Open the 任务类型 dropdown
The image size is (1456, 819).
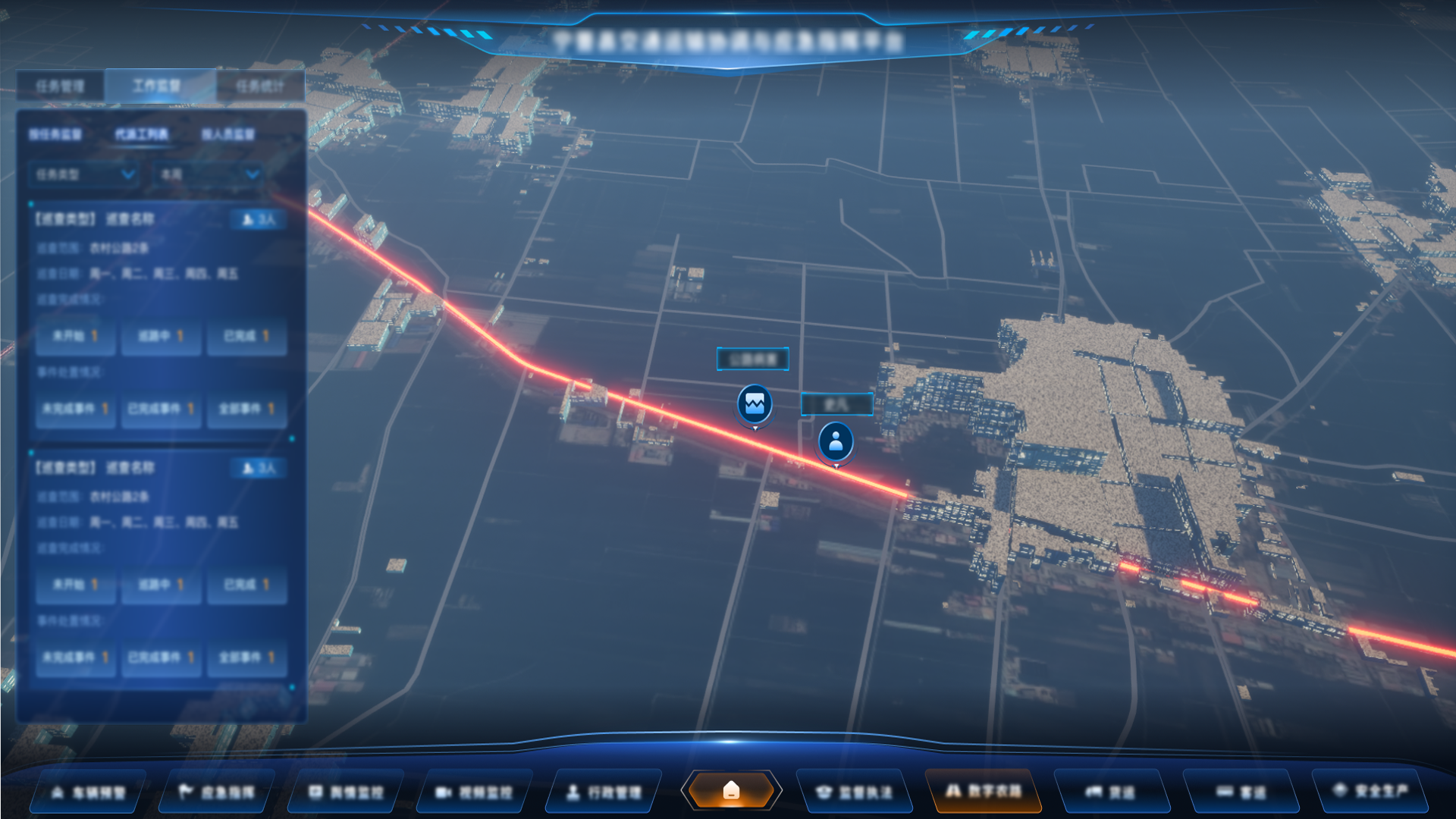84,174
